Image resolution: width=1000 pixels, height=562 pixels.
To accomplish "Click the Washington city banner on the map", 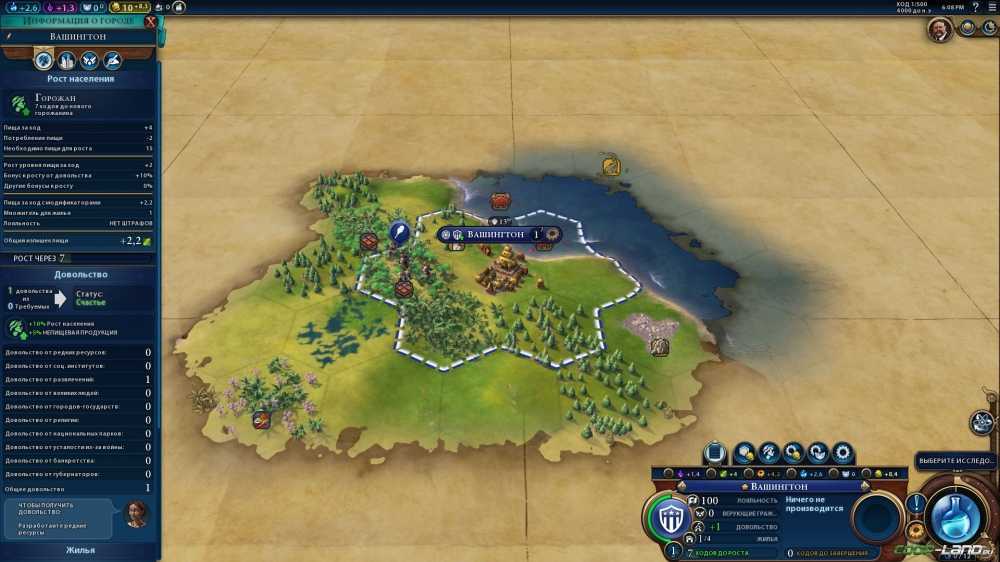I will [497, 234].
